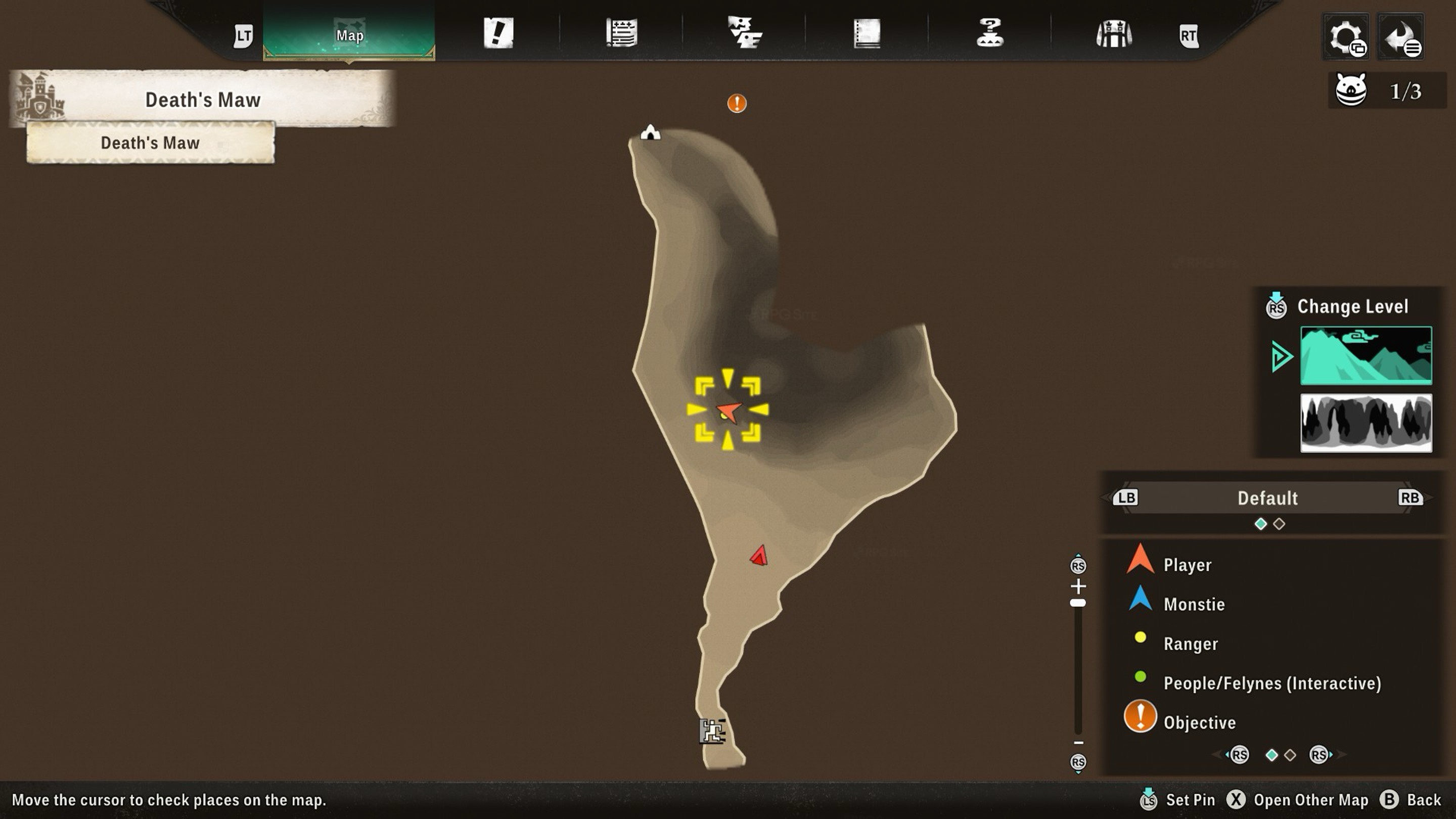The height and width of the screenshot is (819, 1456).
Task: Switch to the notes list tab
Action: (622, 33)
